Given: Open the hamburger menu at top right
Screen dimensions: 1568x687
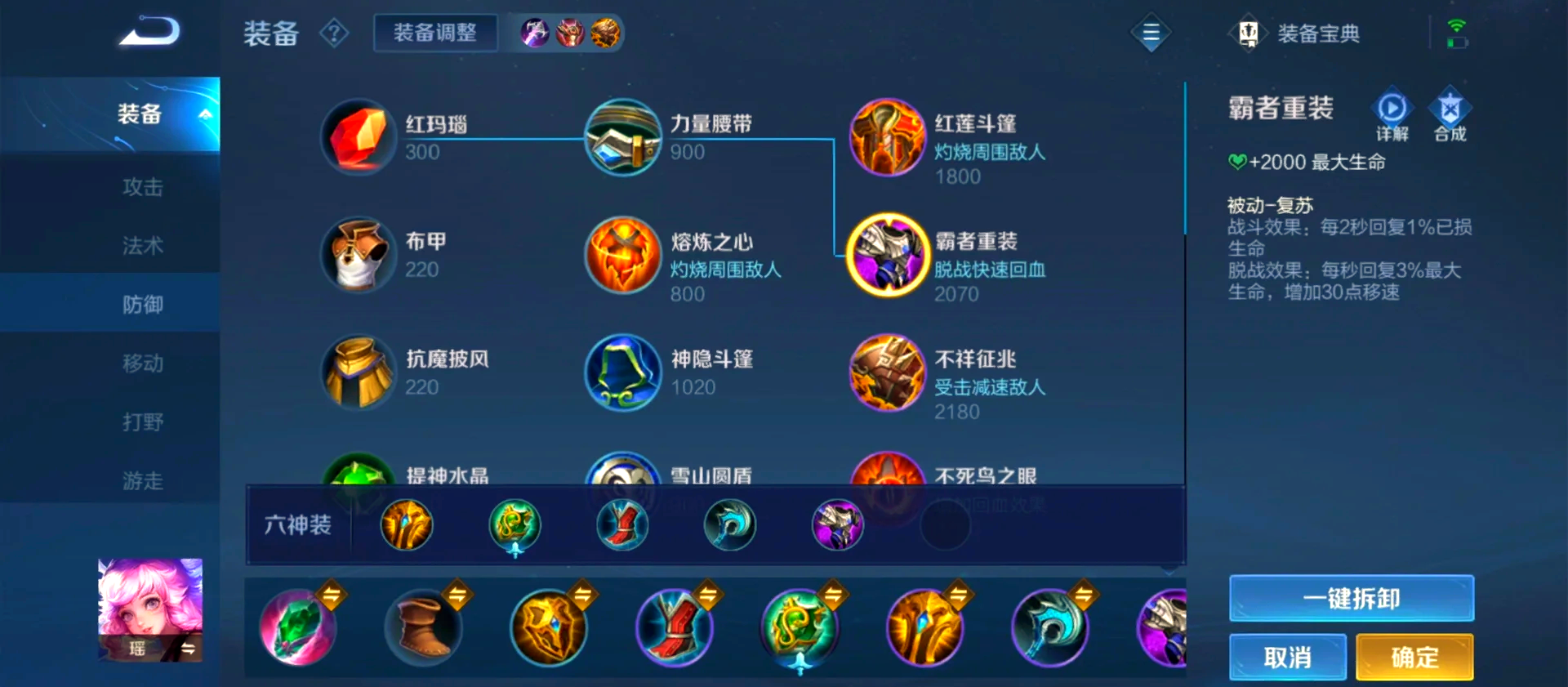Looking at the screenshot, I should tap(1151, 33).
